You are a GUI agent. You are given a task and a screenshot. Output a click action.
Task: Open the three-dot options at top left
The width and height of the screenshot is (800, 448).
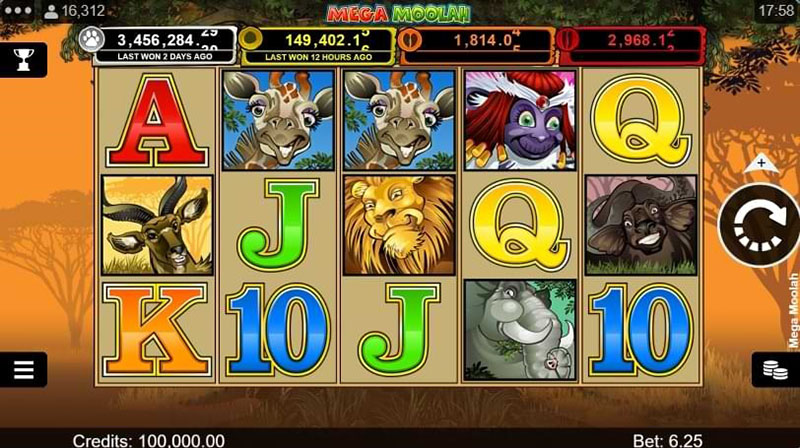point(16,10)
